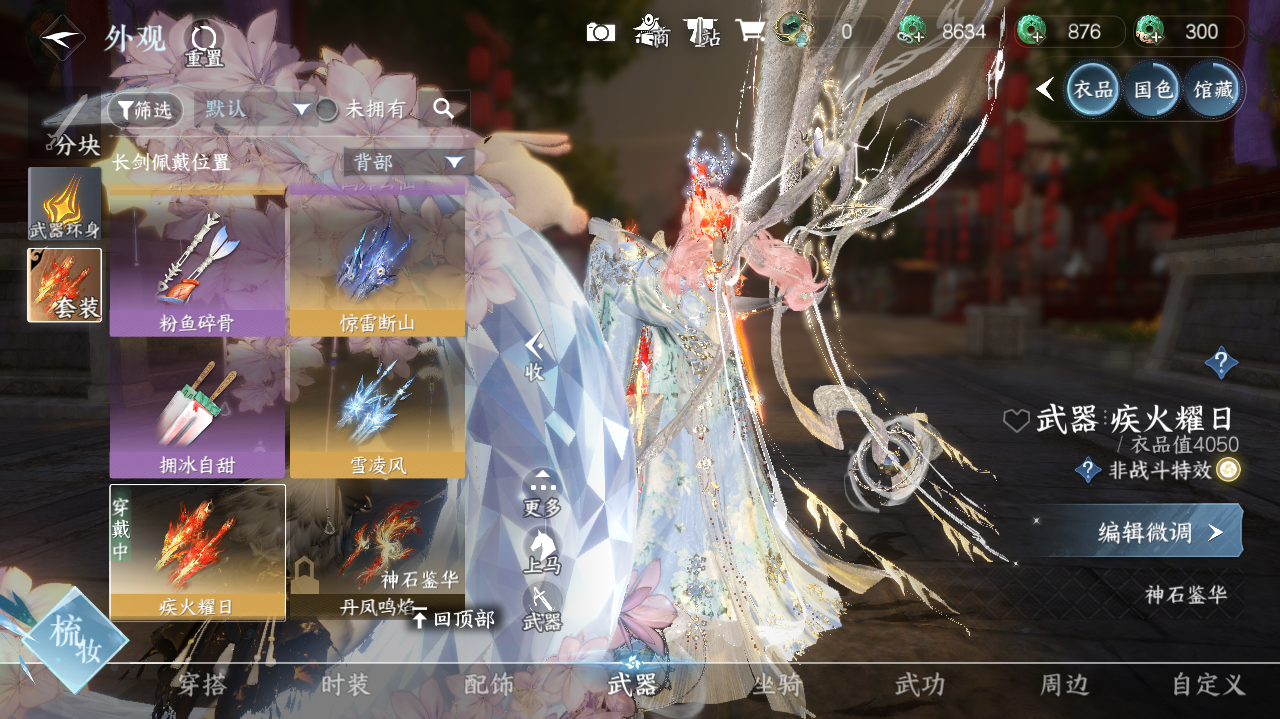Open the weapon search magnifier

[x=443, y=110]
